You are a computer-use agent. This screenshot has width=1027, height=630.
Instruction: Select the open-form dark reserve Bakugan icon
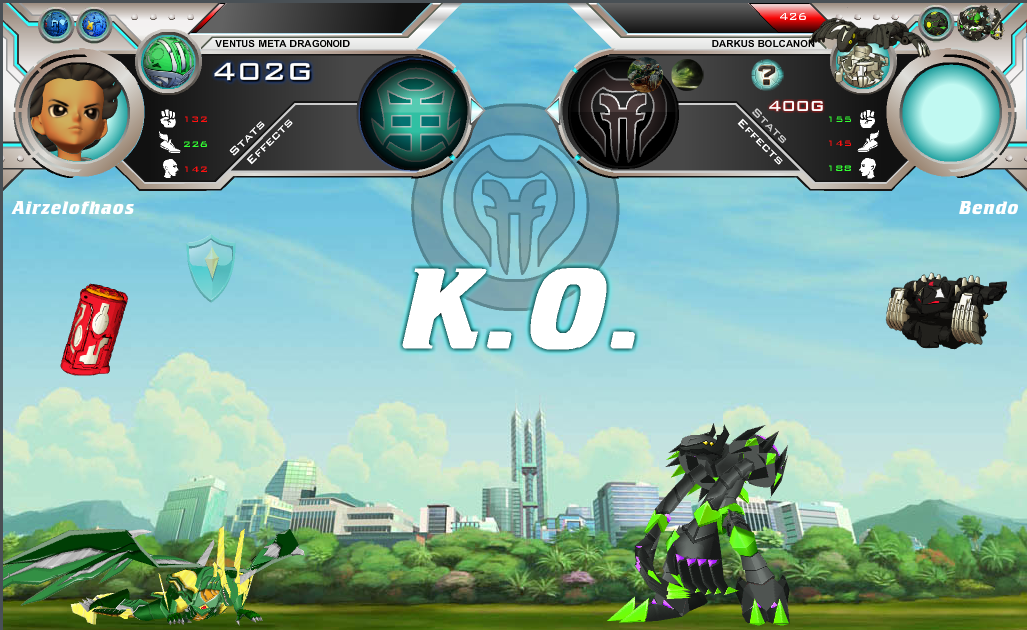pos(979,22)
